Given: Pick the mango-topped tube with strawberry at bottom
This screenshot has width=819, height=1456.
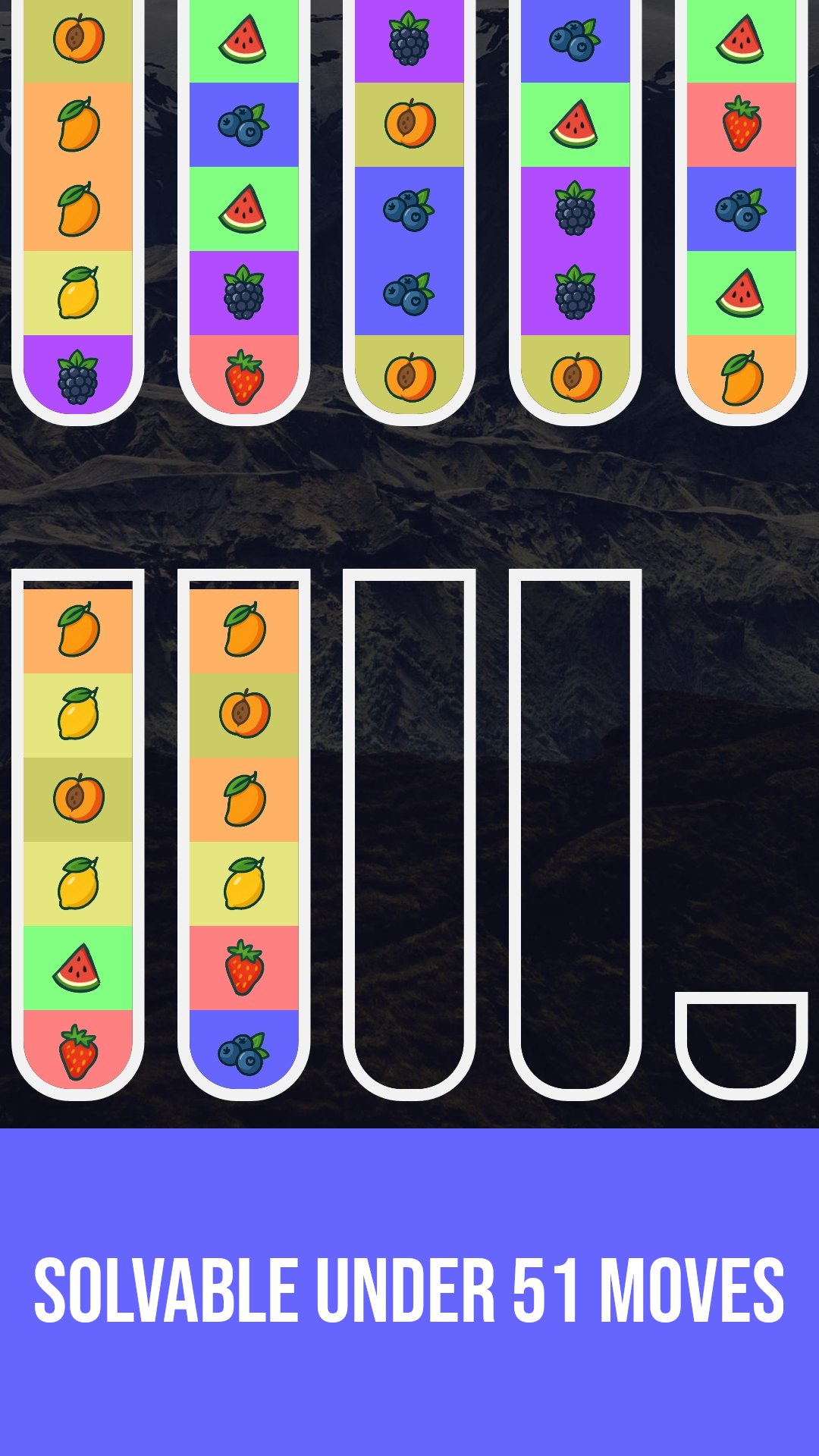Looking at the screenshot, I should 78,834.
